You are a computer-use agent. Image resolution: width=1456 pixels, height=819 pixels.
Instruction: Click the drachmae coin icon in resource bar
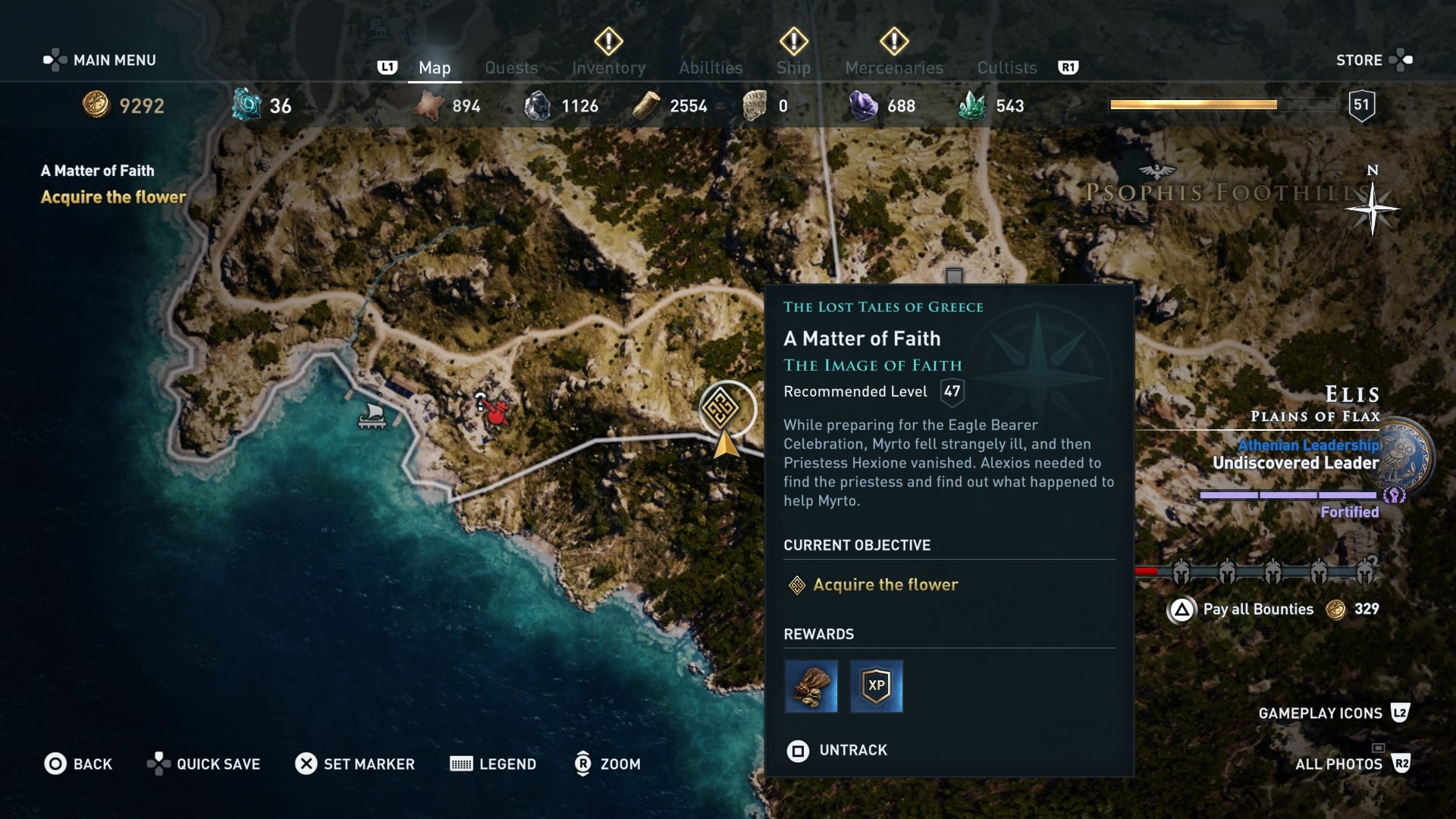96,105
